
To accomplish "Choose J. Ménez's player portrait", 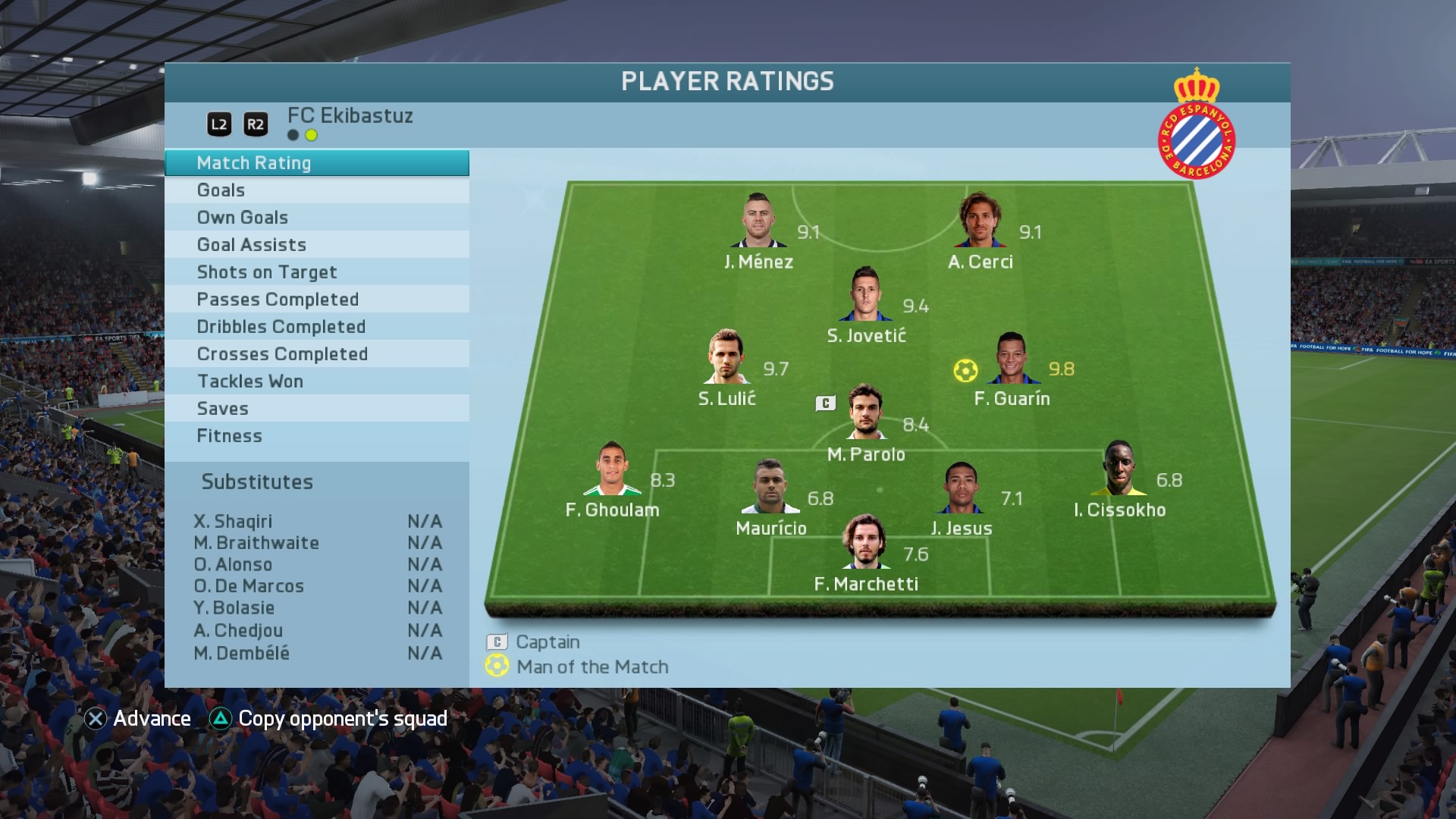I will tap(758, 221).
